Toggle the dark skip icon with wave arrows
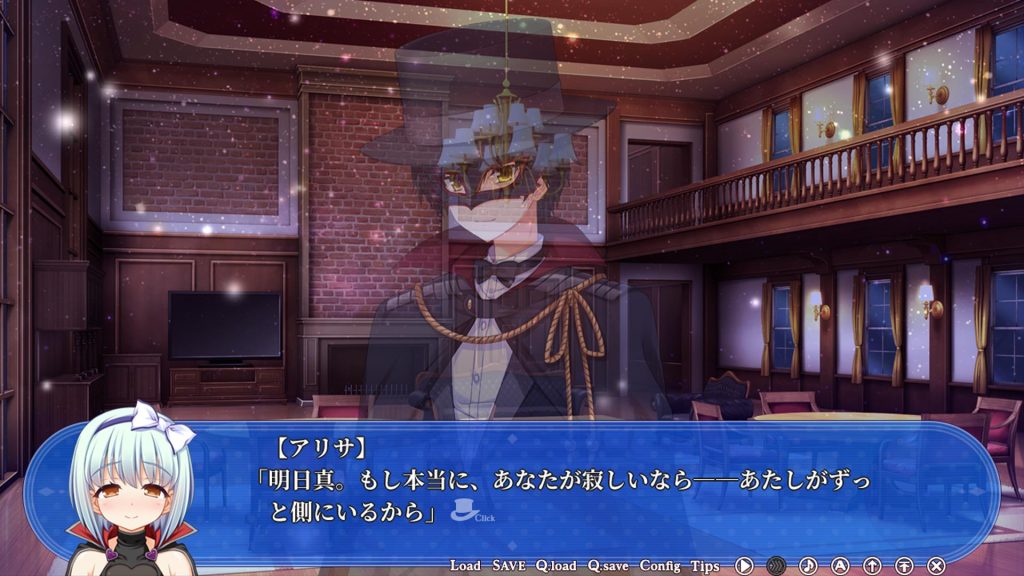 [x=776, y=566]
